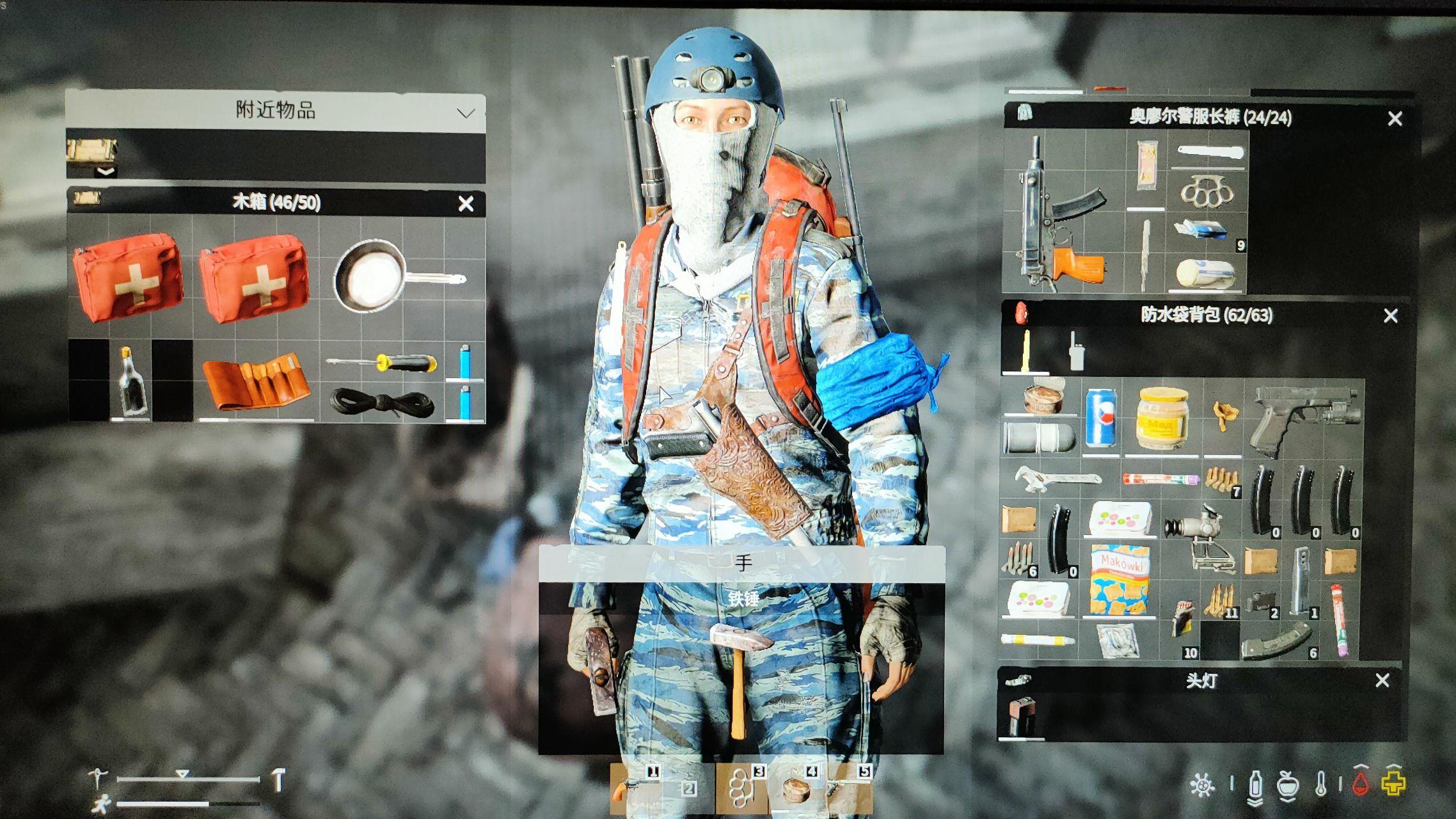The height and width of the screenshot is (819, 1456).
Task: Pick the screwdriver in the wooden crate
Action: [384, 363]
